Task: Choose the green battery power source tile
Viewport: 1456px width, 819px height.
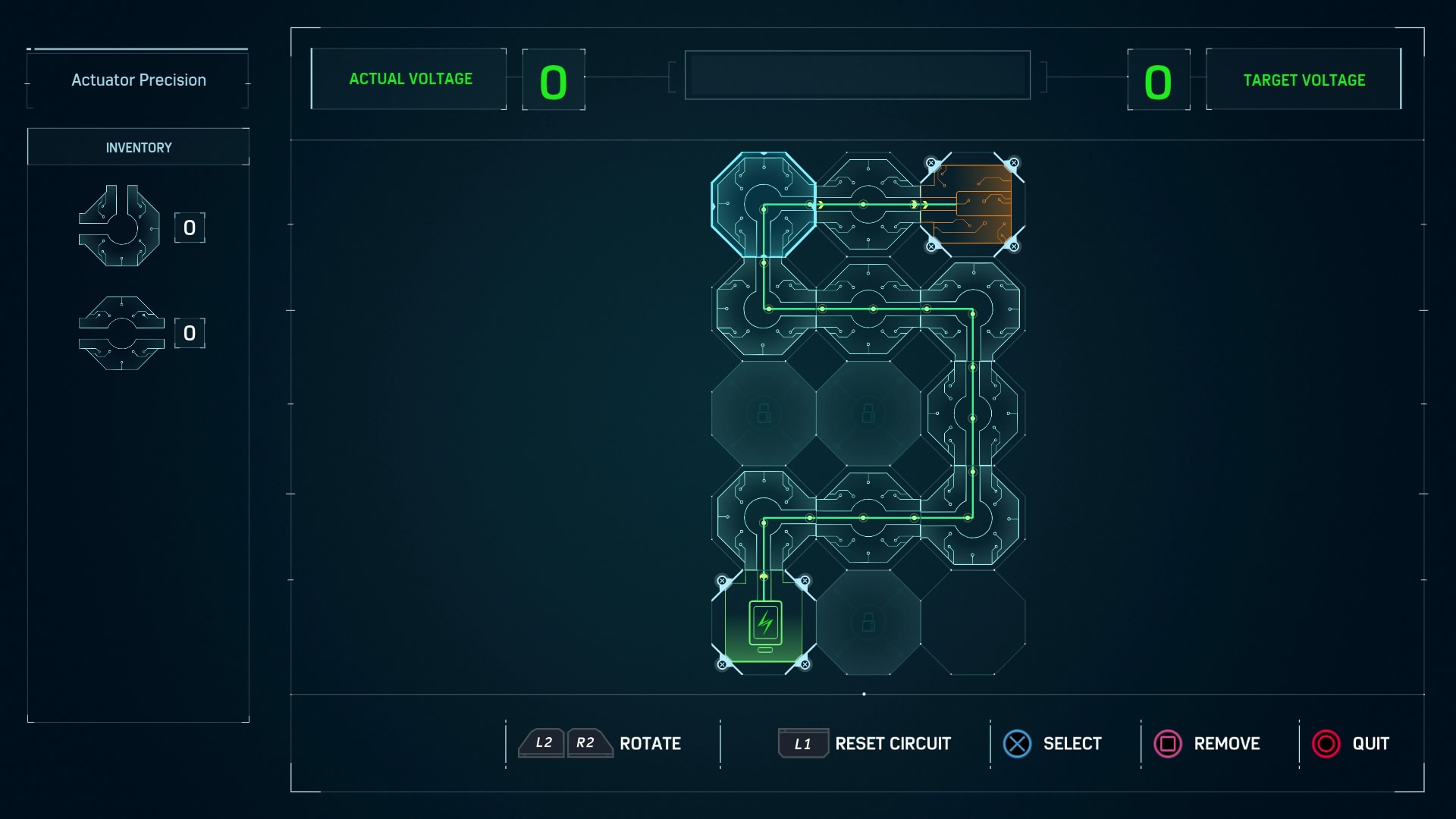Action: 764,623
